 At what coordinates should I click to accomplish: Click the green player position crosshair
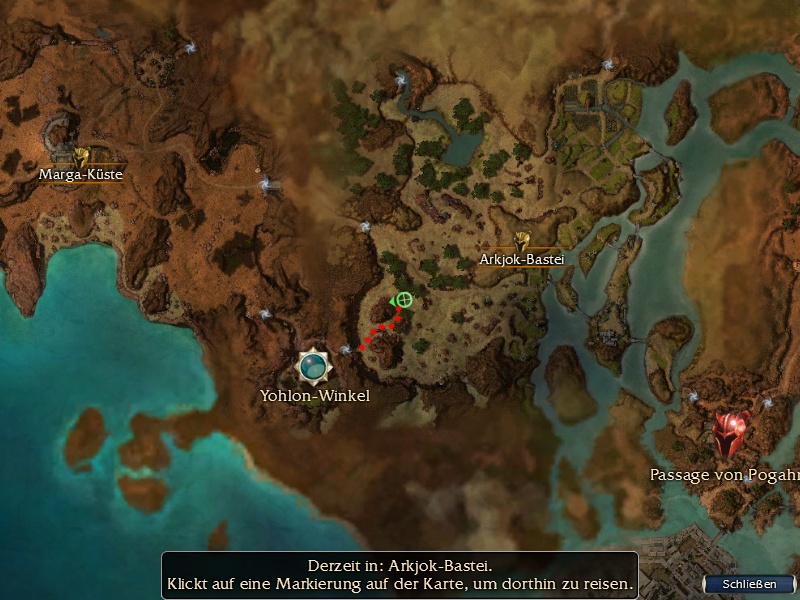click(x=404, y=299)
